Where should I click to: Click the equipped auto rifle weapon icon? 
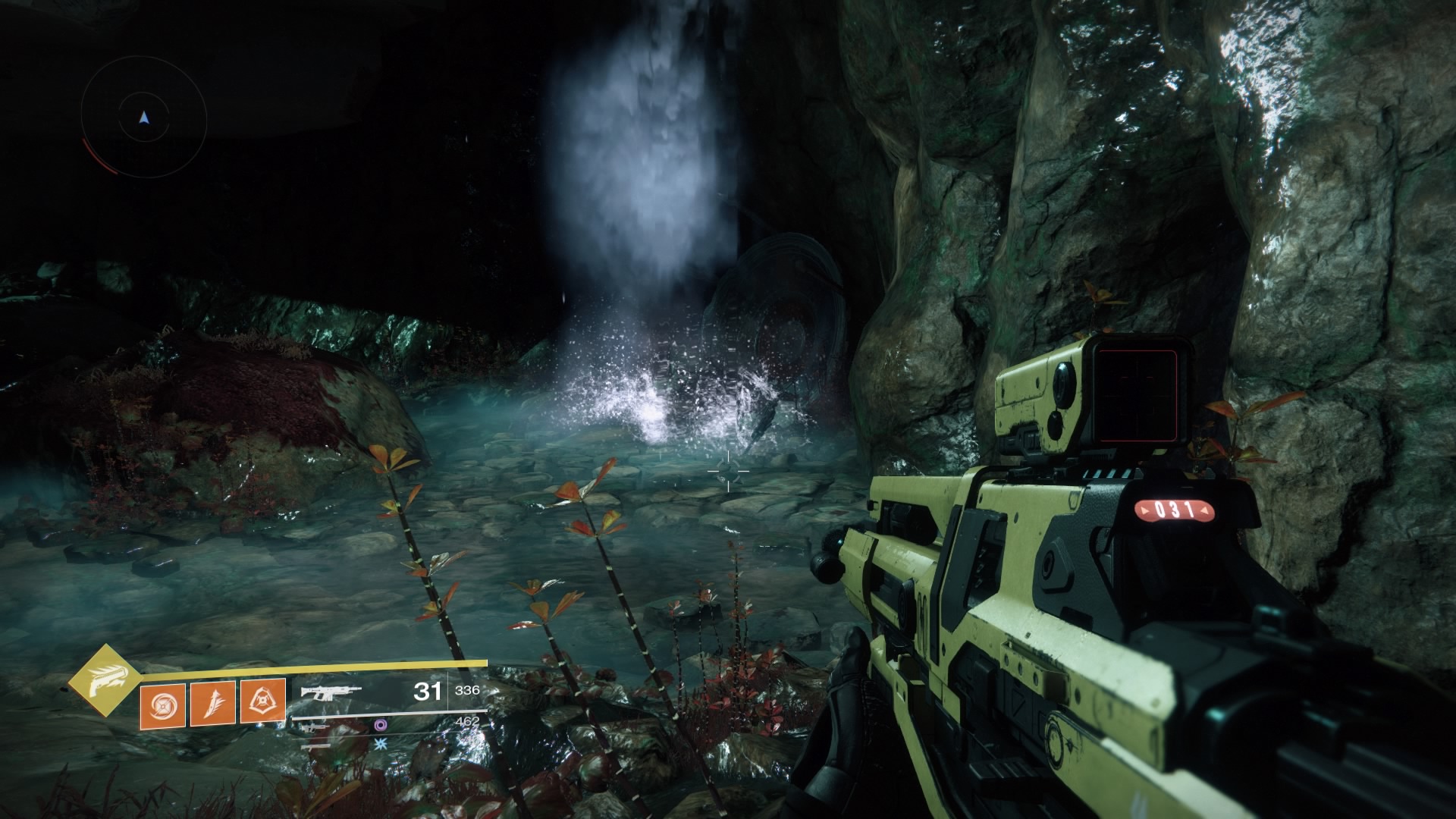pyautogui.click(x=331, y=692)
